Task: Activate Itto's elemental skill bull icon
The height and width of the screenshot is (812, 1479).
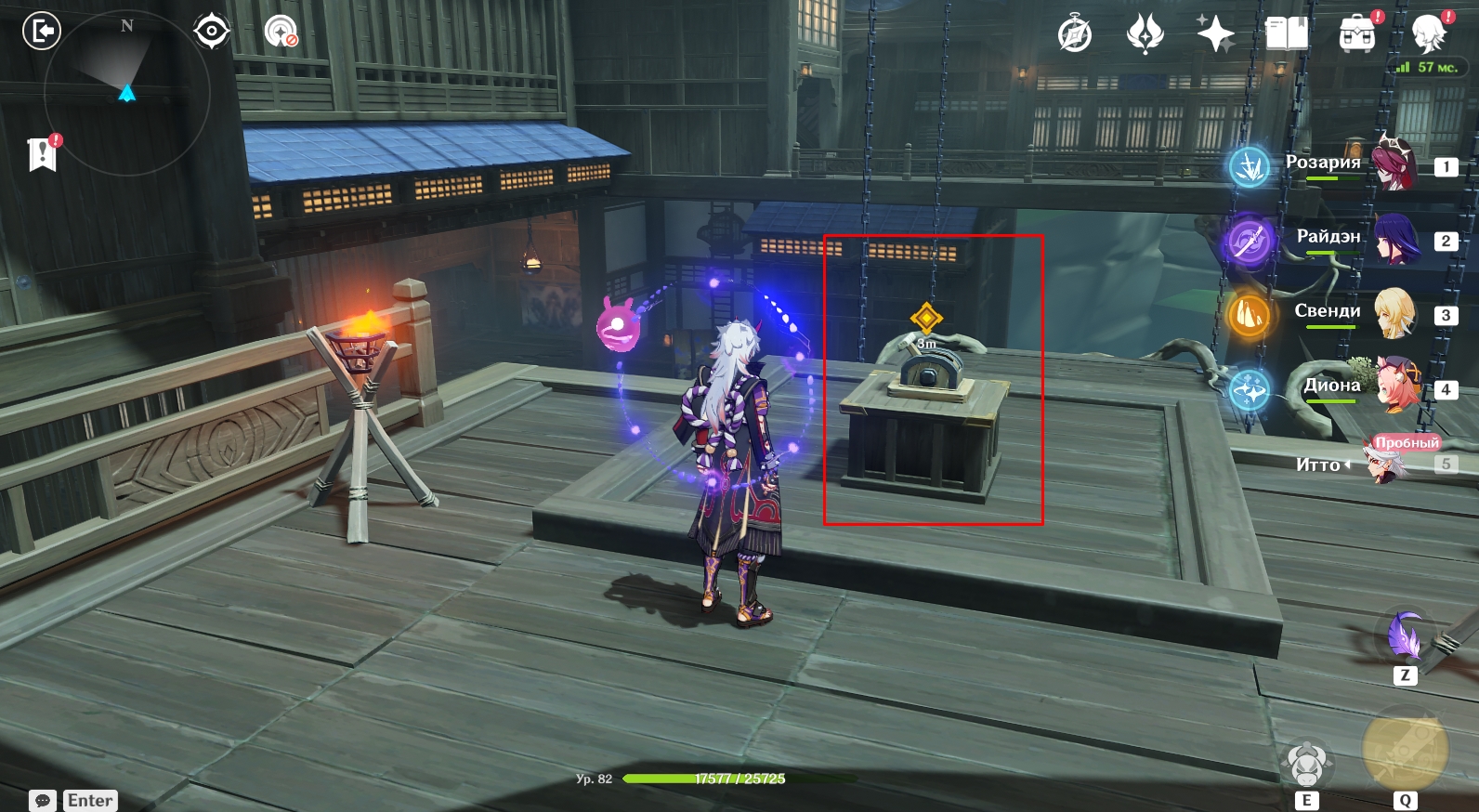Action: click(1306, 764)
